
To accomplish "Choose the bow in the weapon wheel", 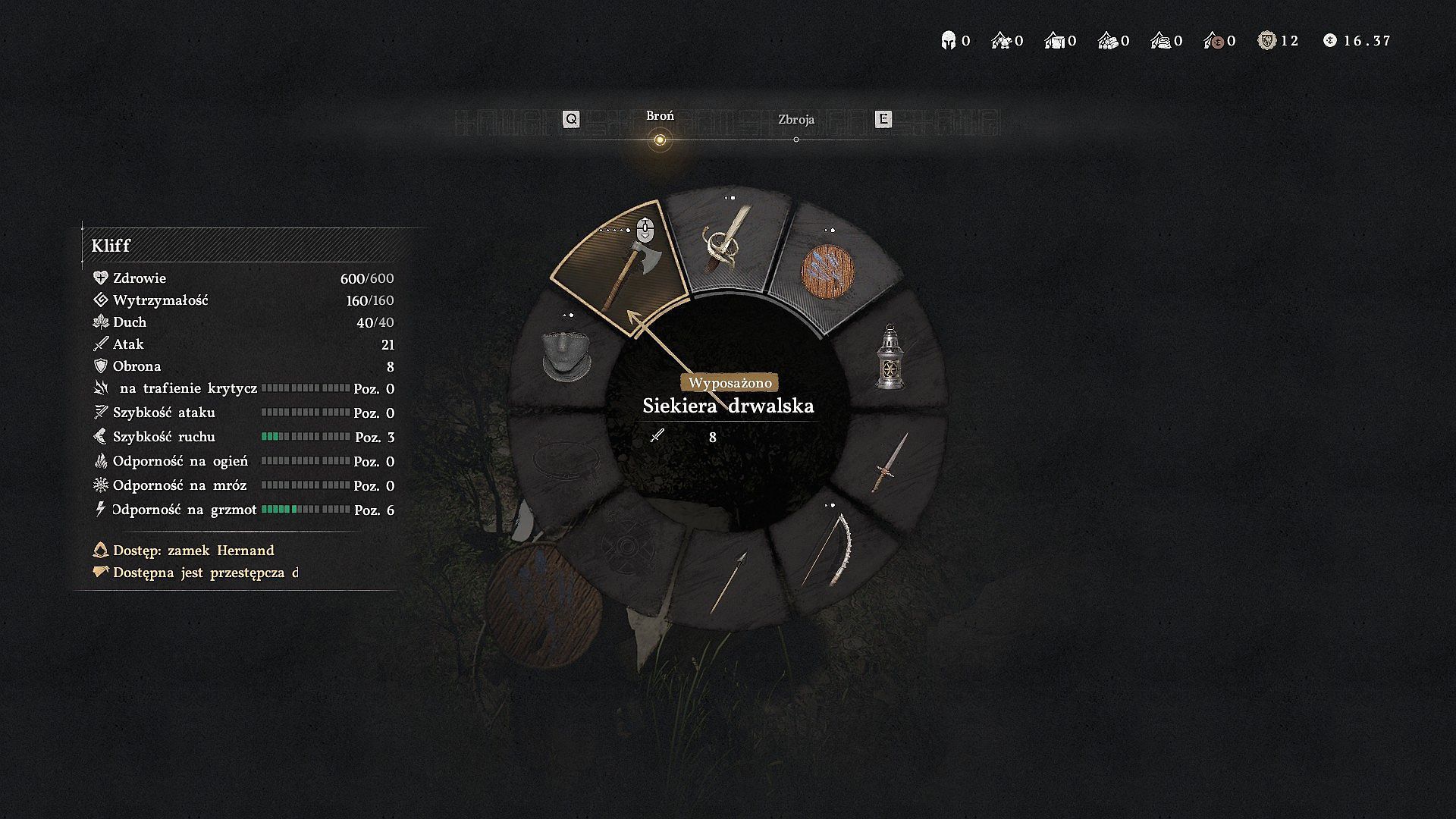I will (x=828, y=550).
